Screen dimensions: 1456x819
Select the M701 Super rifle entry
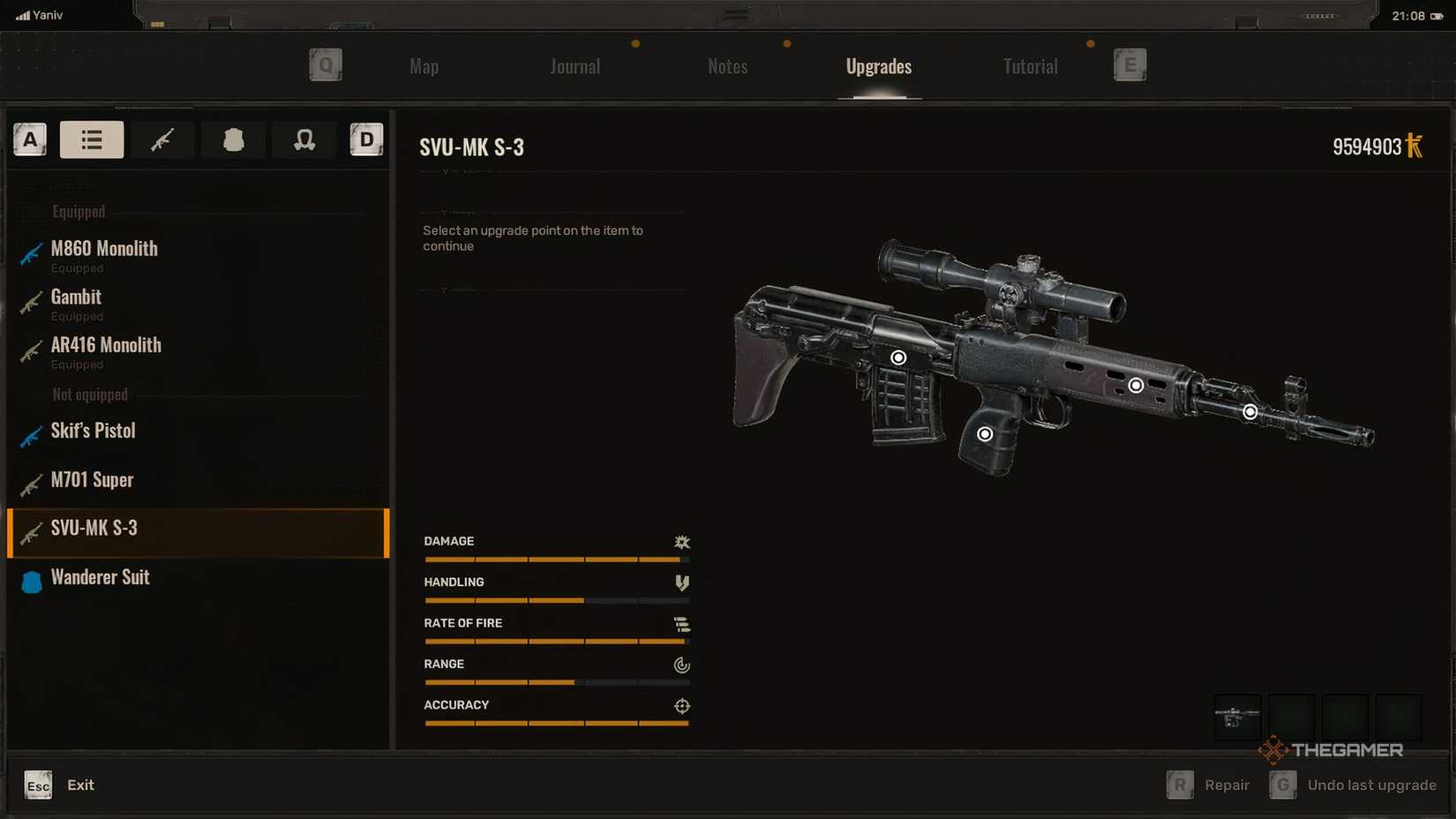click(x=92, y=480)
